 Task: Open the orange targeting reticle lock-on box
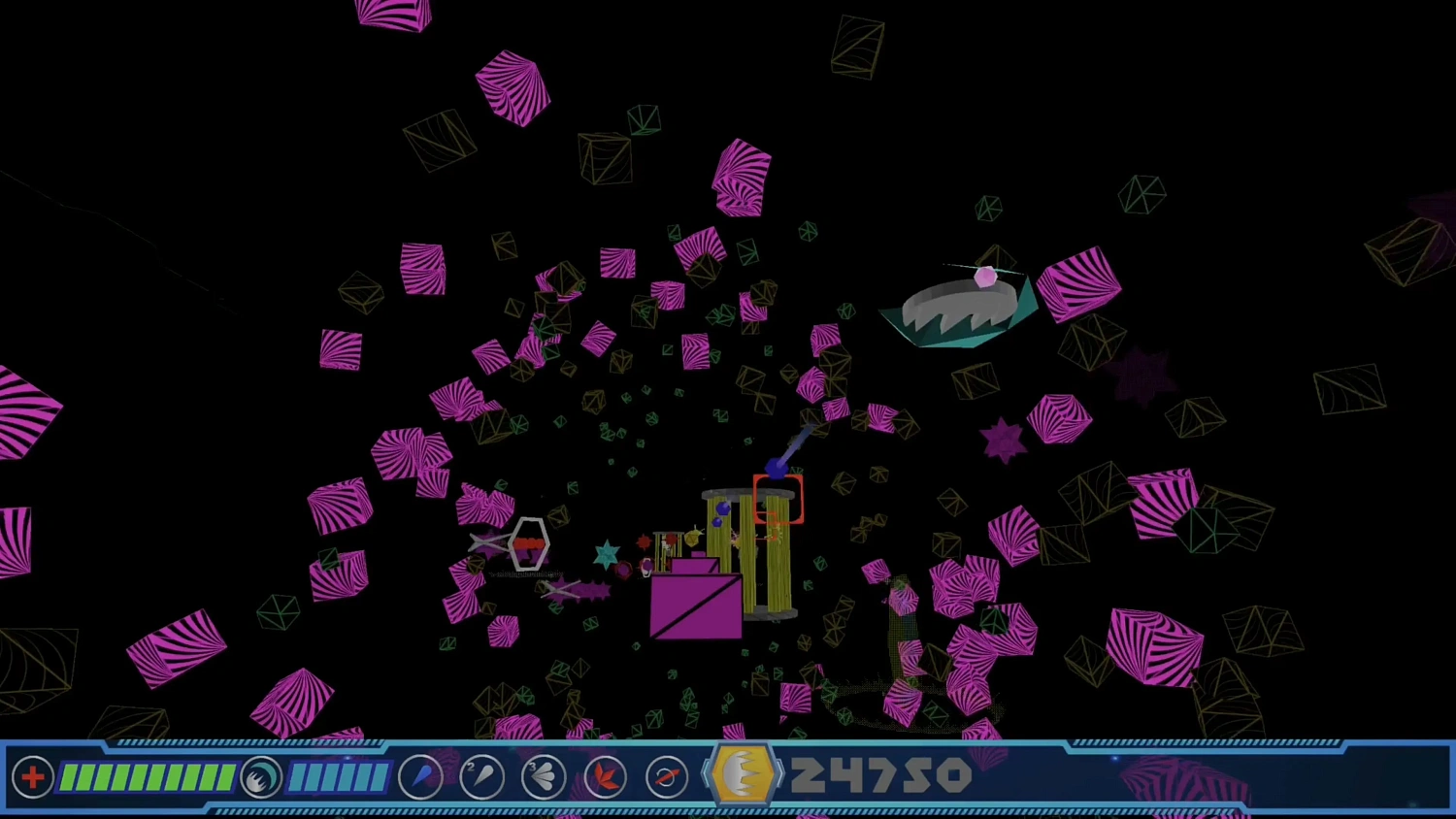(x=779, y=500)
